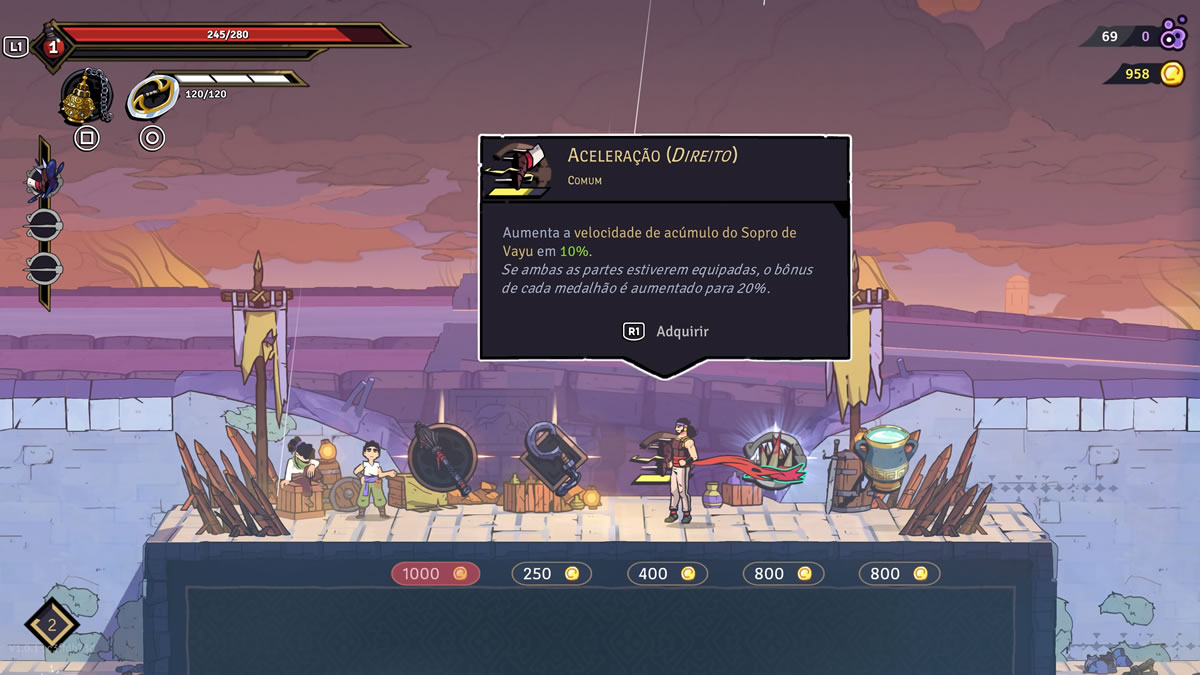Click the Aceleração medallion icon in the tooltip

tap(517, 167)
